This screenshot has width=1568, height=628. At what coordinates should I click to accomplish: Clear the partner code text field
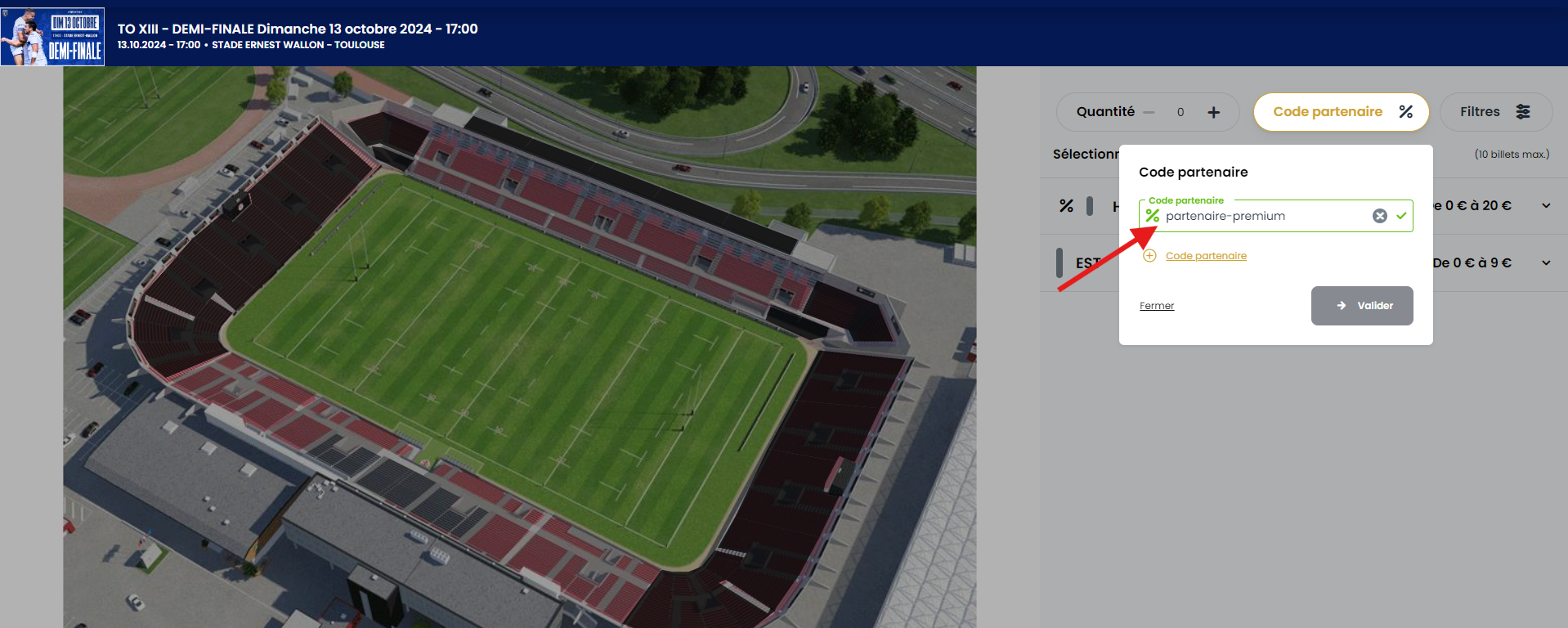click(x=1379, y=216)
